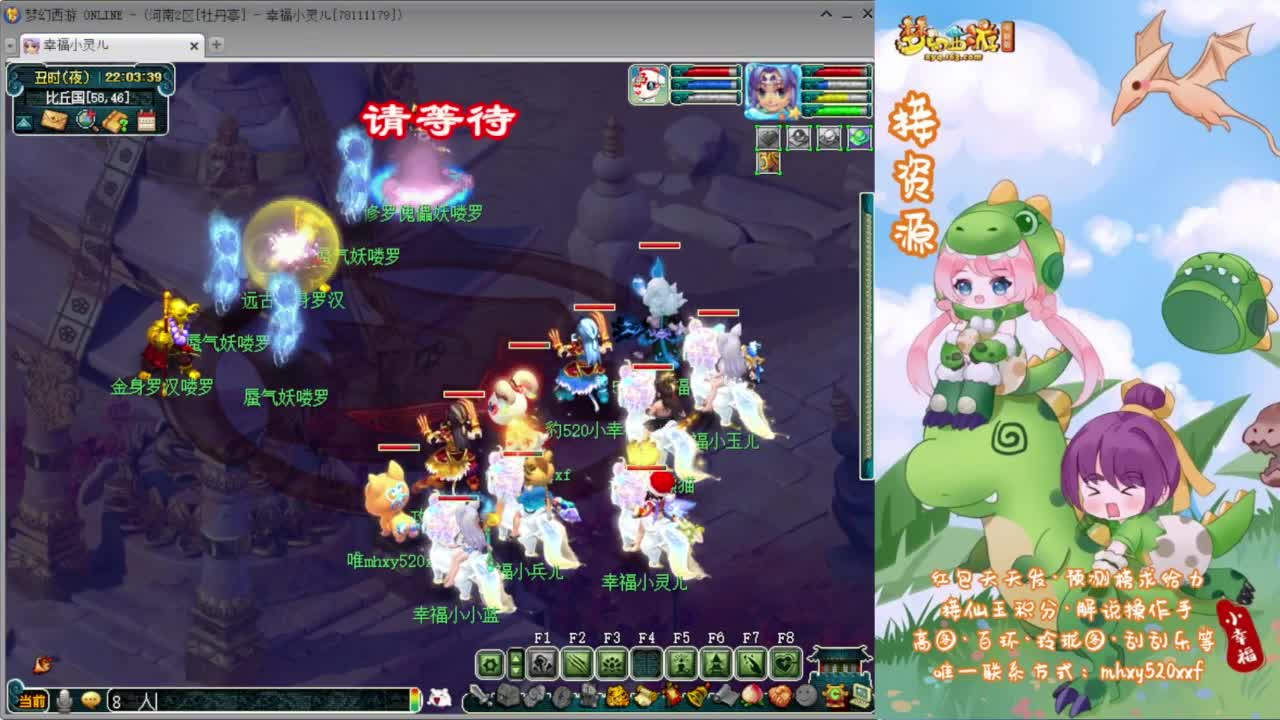This screenshot has width=1280, height=720.
Task: Open the computer system icon at the bottom right
Action: point(861,696)
